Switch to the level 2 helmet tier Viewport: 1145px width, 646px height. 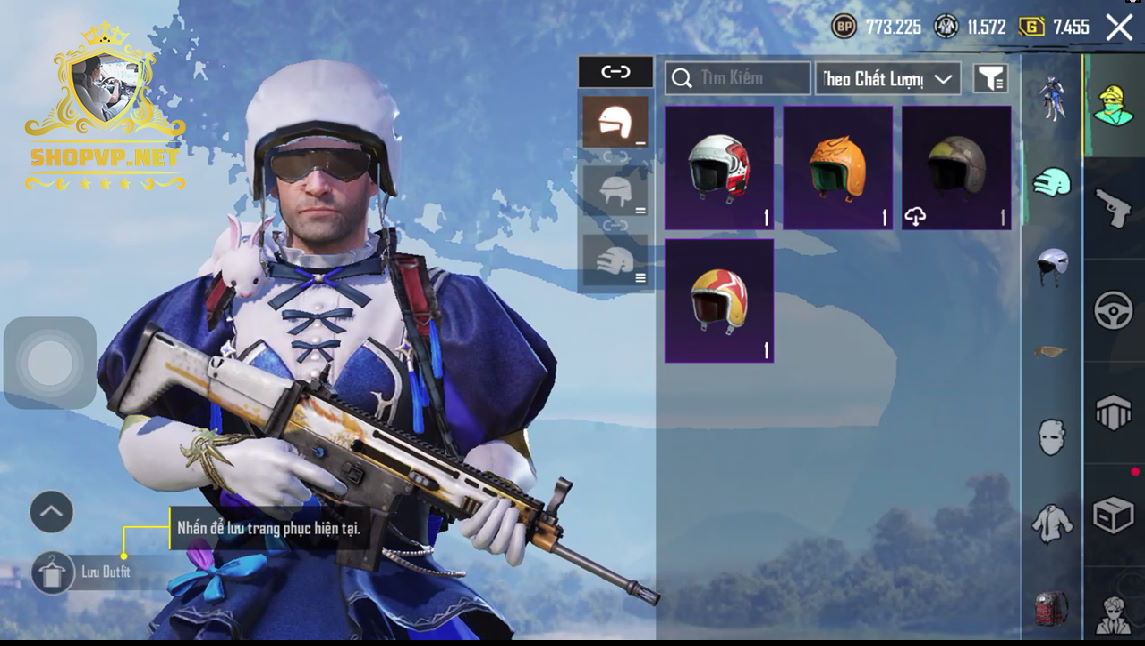[616, 190]
